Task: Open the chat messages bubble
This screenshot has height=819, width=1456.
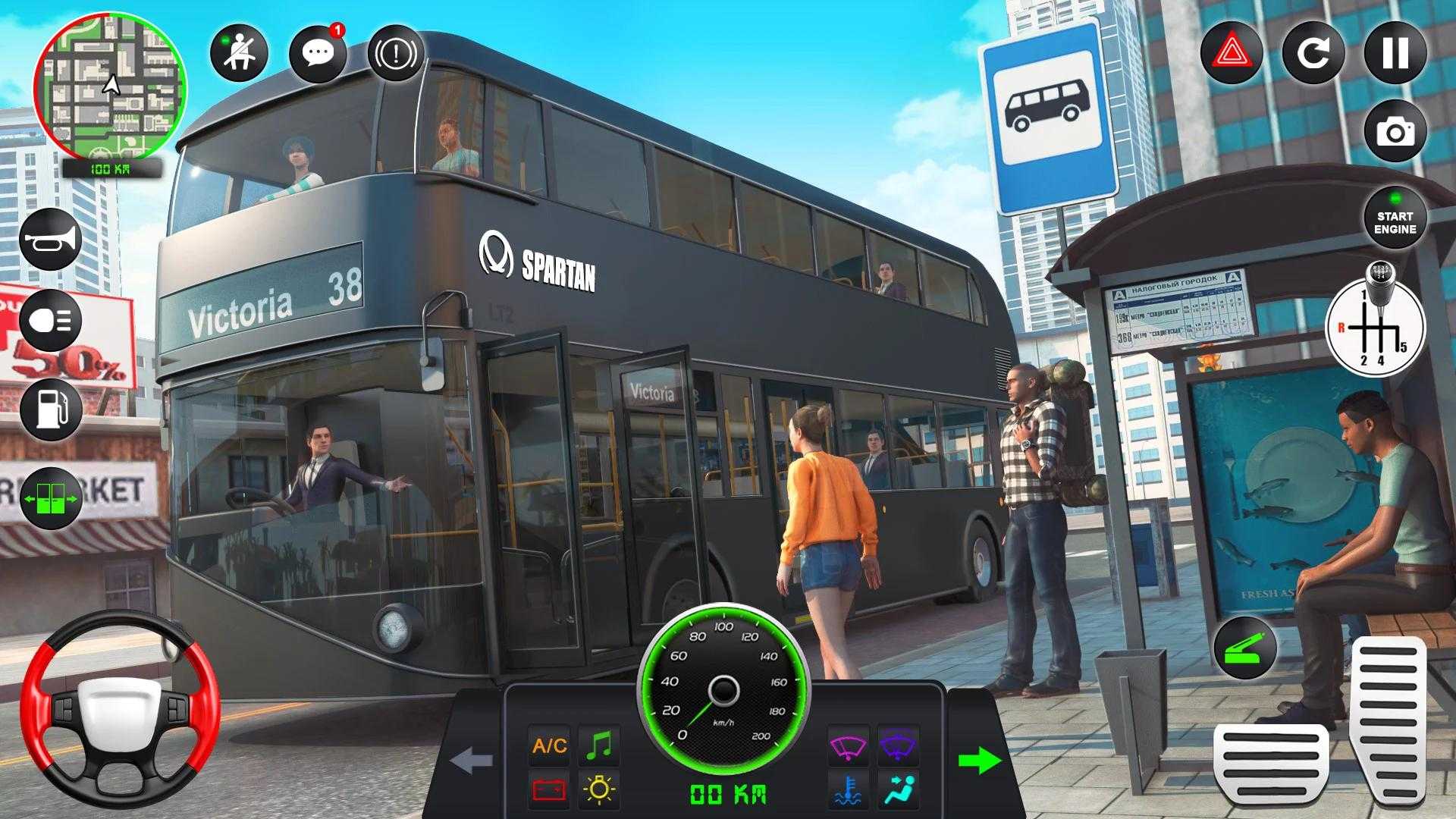Action: pyautogui.click(x=318, y=53)
